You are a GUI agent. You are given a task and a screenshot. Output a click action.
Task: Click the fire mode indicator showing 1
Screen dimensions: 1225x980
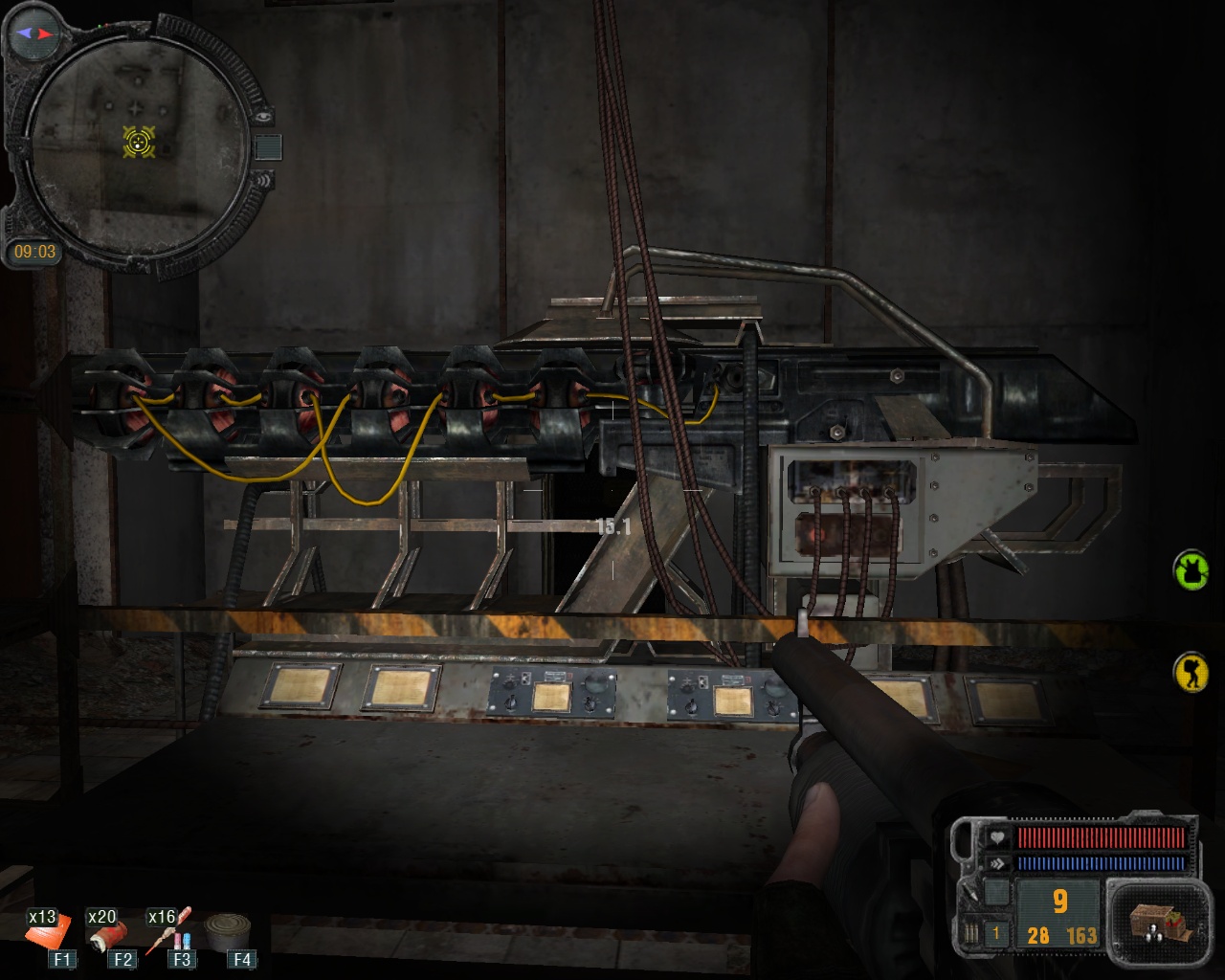pos(995,933)
